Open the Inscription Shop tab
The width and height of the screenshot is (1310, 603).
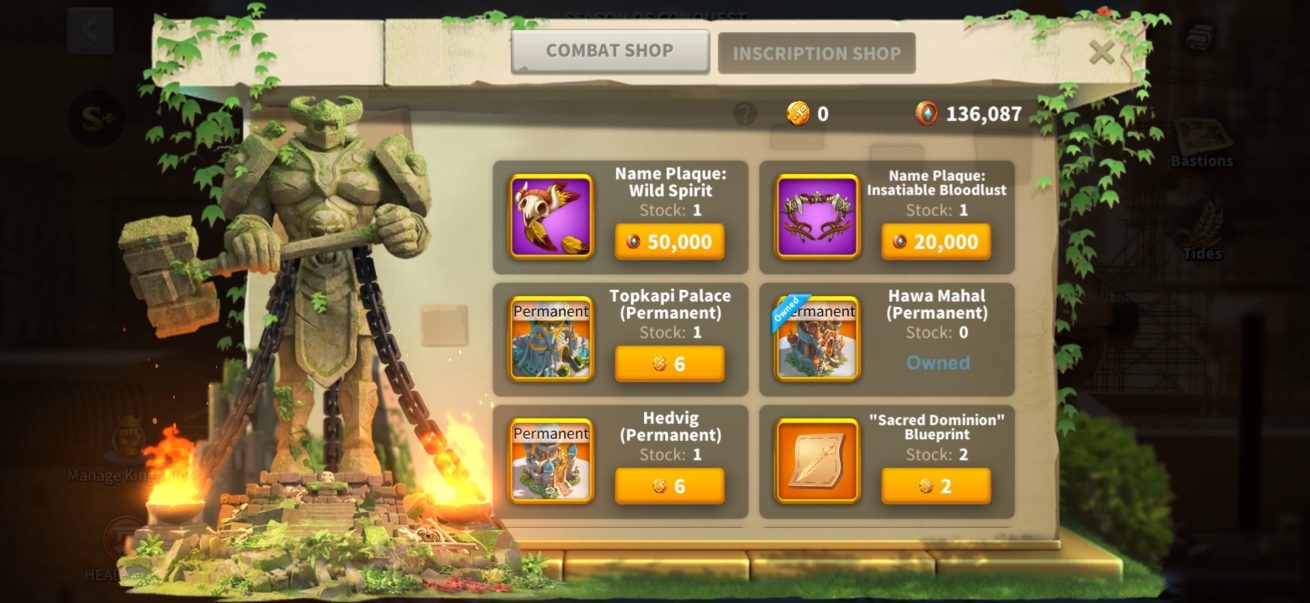pyautogui.click(x=816, y=54)
